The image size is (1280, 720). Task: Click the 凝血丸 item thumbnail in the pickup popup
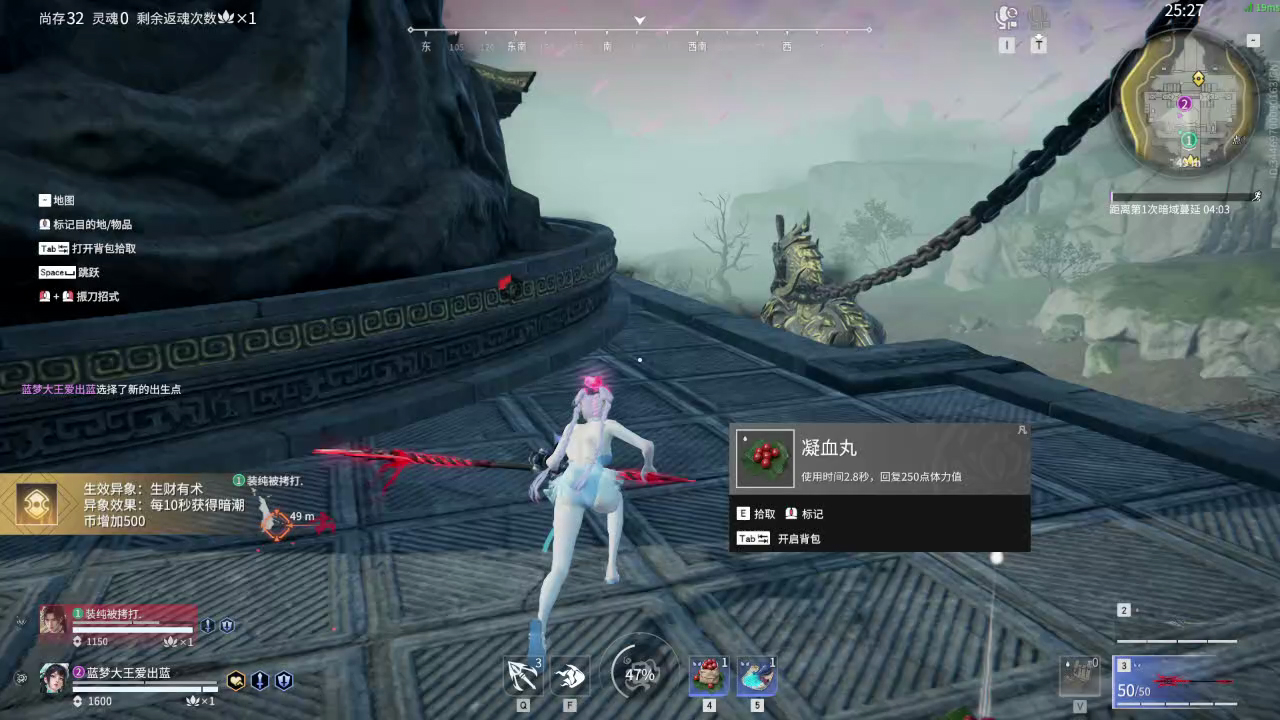click(x=764, y=459)
